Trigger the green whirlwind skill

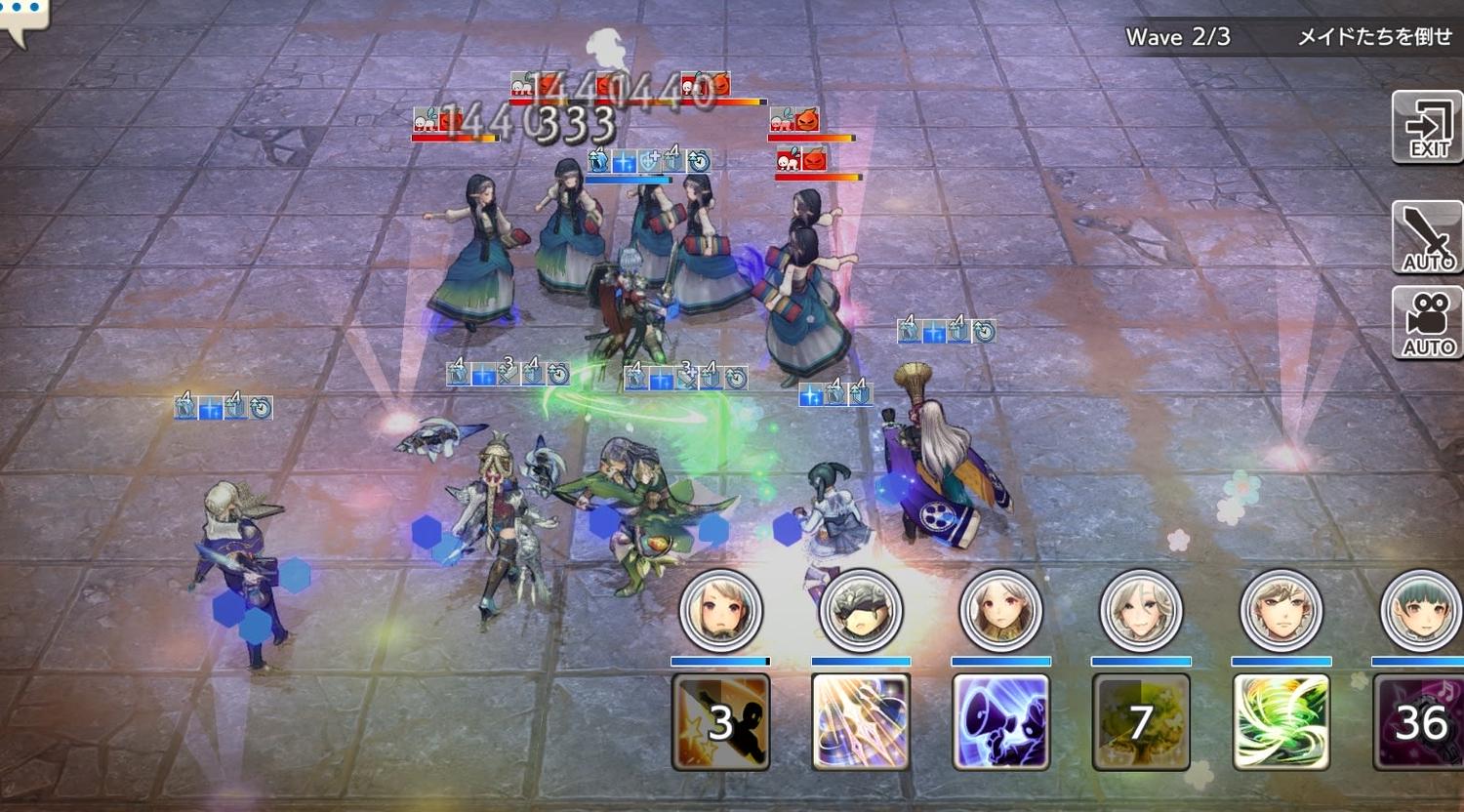pyautogui.click(x=1281, y=722)
